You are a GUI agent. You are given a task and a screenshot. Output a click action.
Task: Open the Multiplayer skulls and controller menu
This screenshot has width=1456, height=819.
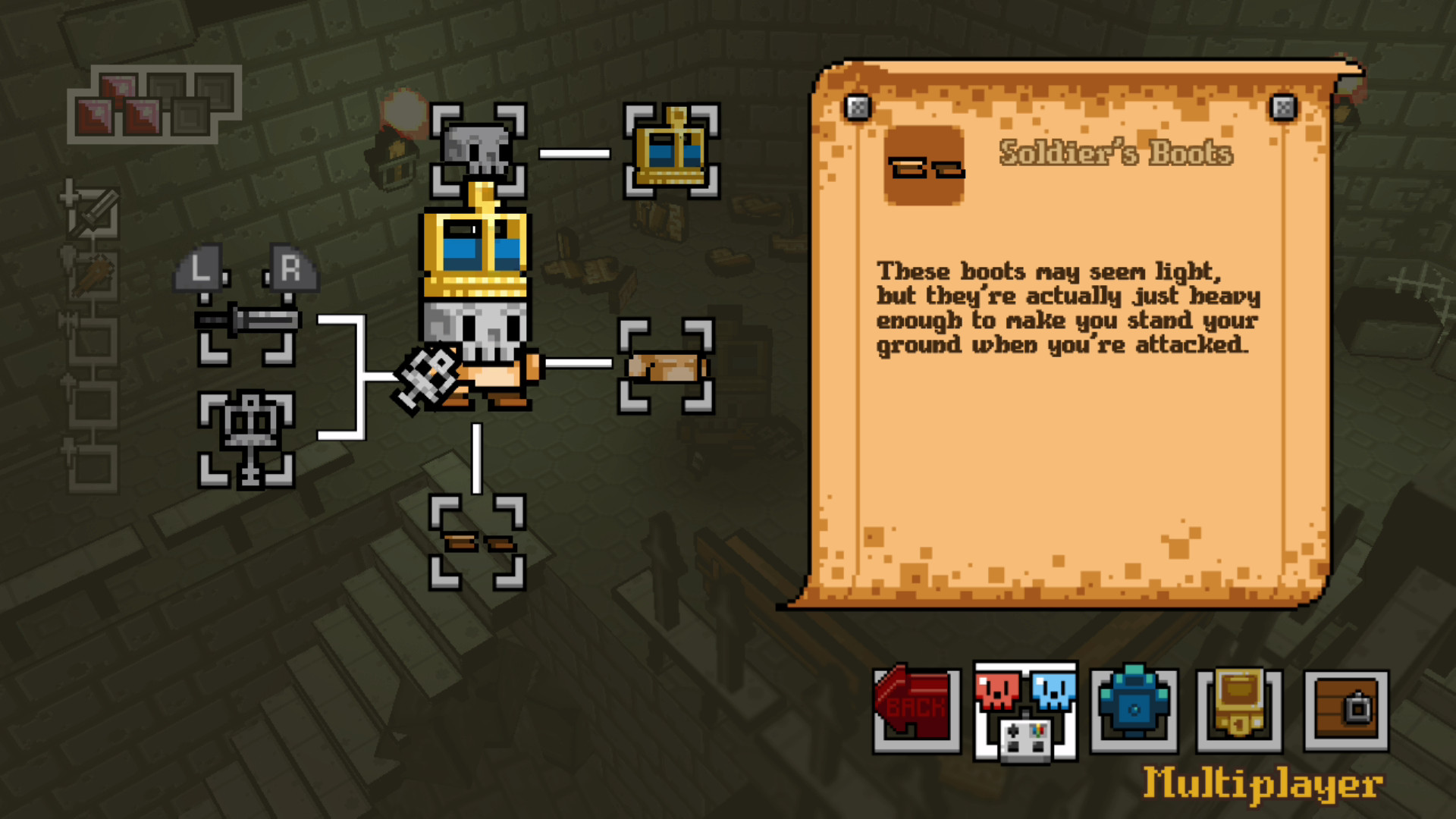(1025, 711)
